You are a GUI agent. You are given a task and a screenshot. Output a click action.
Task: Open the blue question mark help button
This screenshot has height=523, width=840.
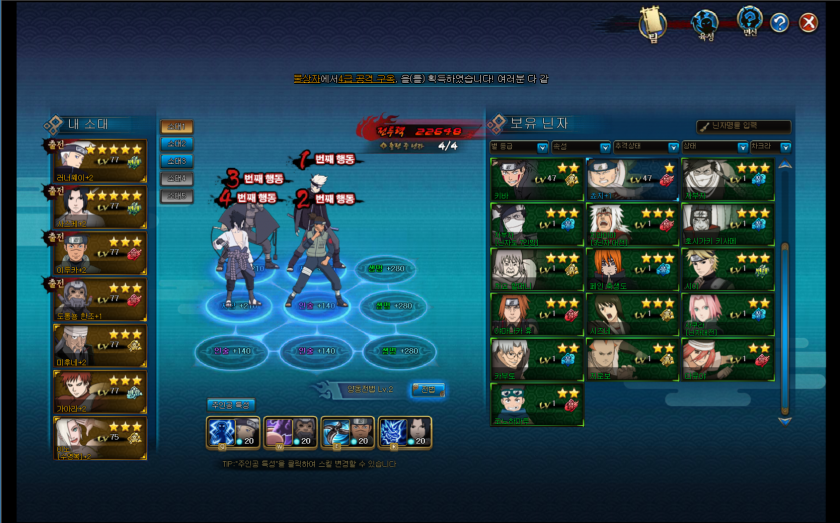(780, 22)
